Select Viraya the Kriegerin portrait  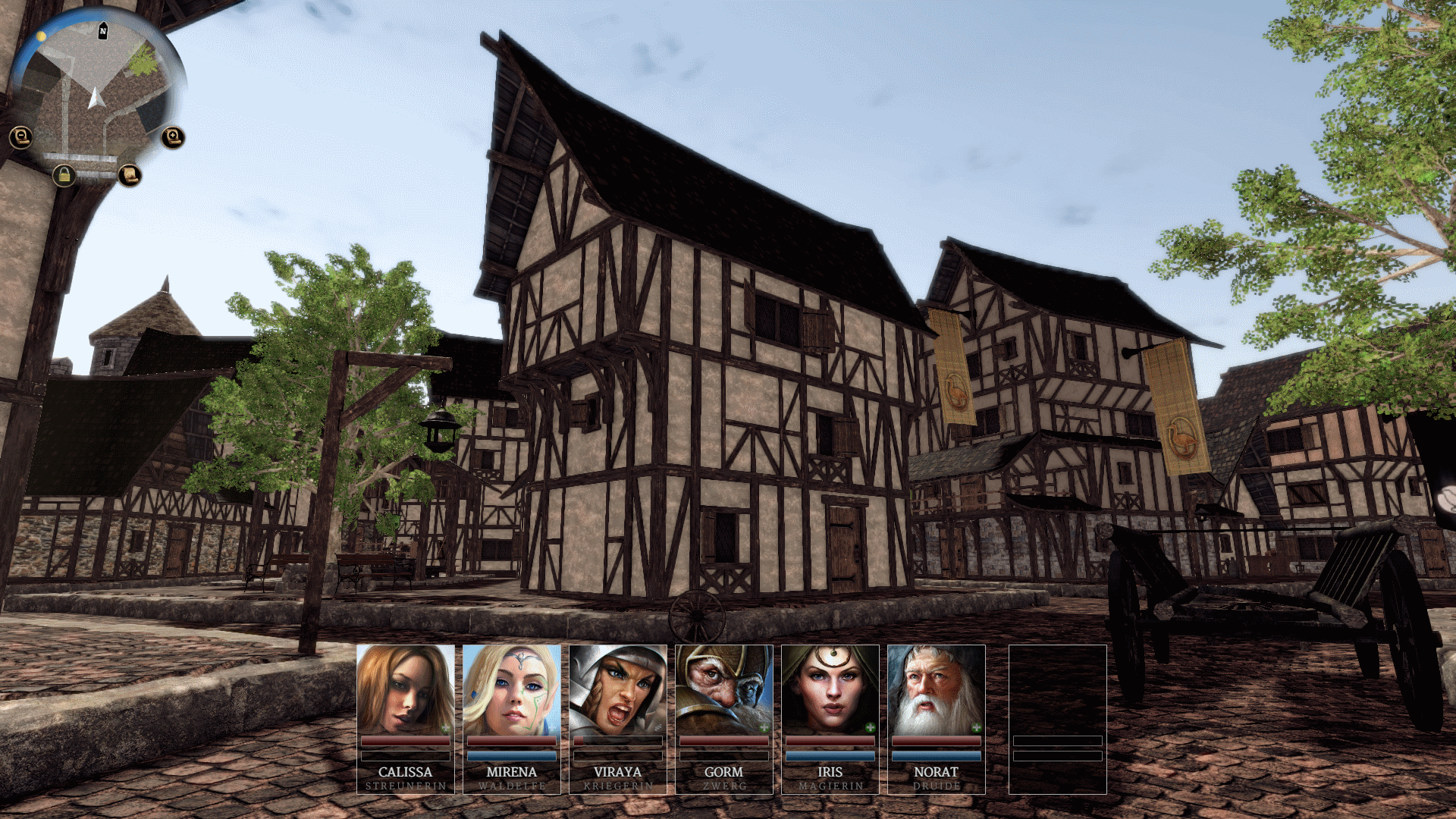[x=617, y=690]
